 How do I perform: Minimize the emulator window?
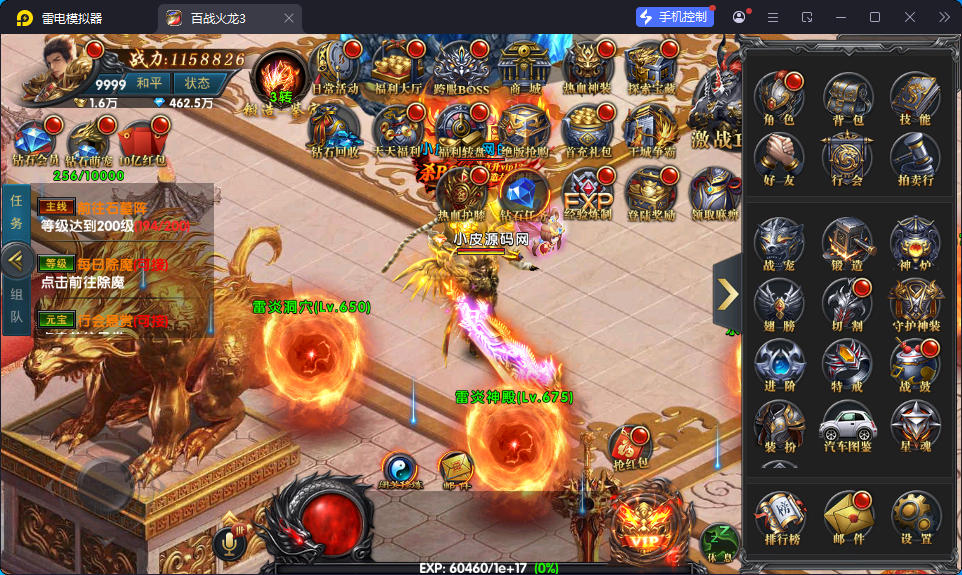click(841, 17)
